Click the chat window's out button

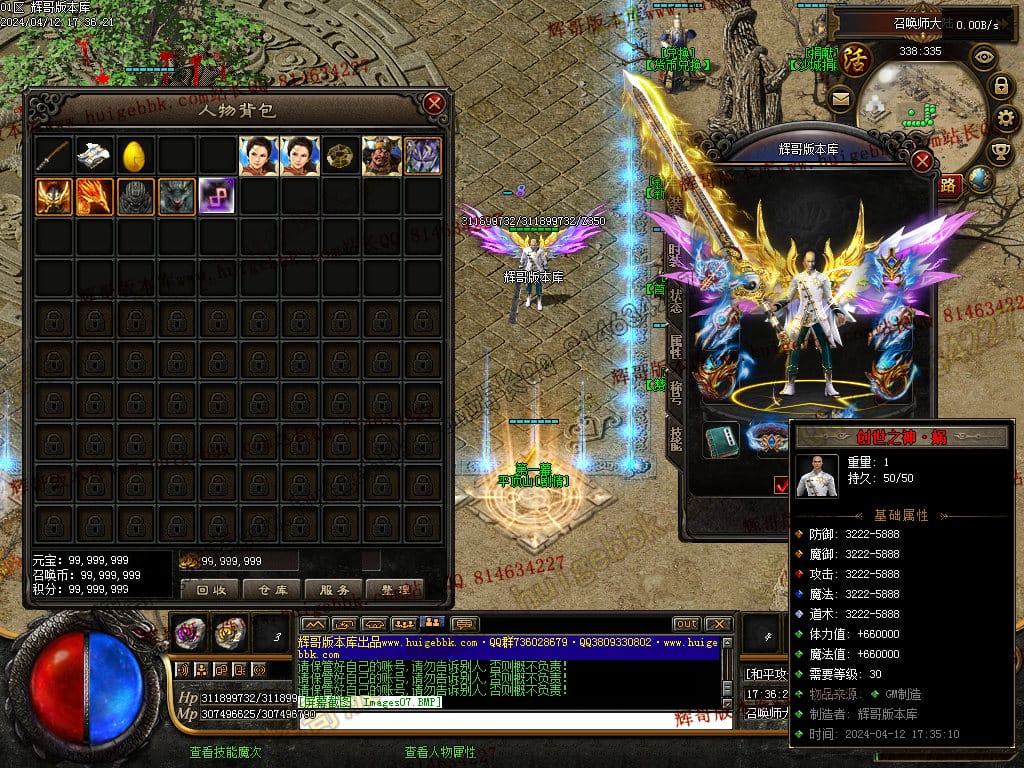pos(686,624)
